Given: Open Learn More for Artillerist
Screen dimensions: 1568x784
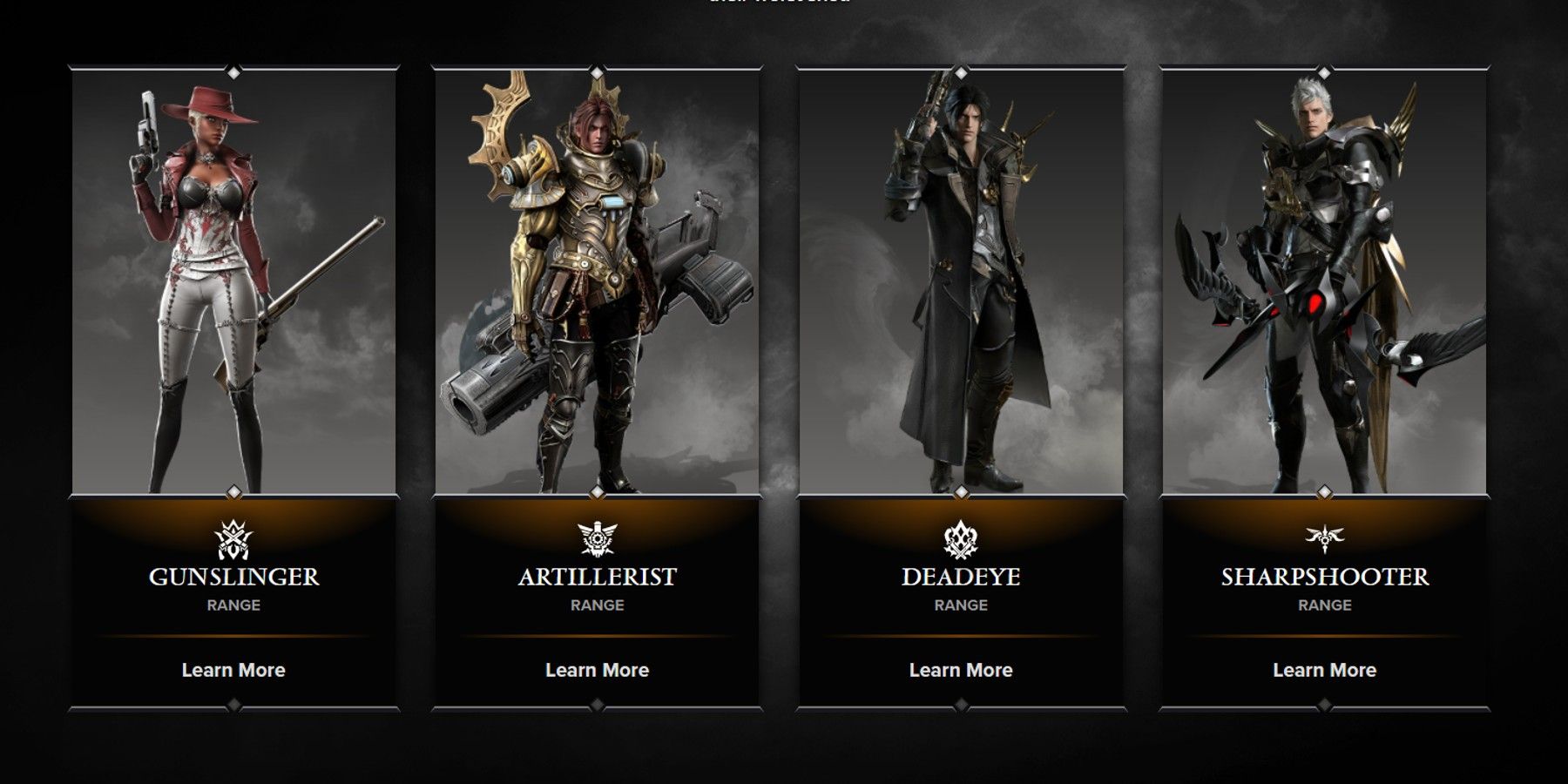Looking at the screenshot, I should click(x=596, y=670).
